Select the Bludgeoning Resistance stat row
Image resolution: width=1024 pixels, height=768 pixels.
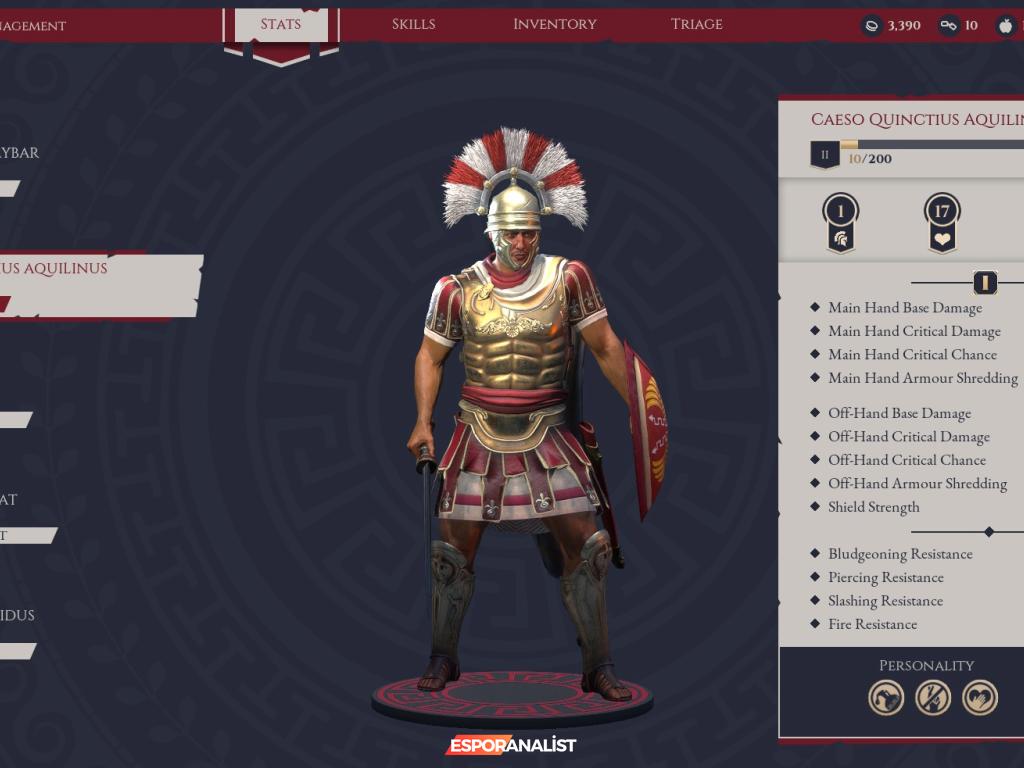point(899,554)
